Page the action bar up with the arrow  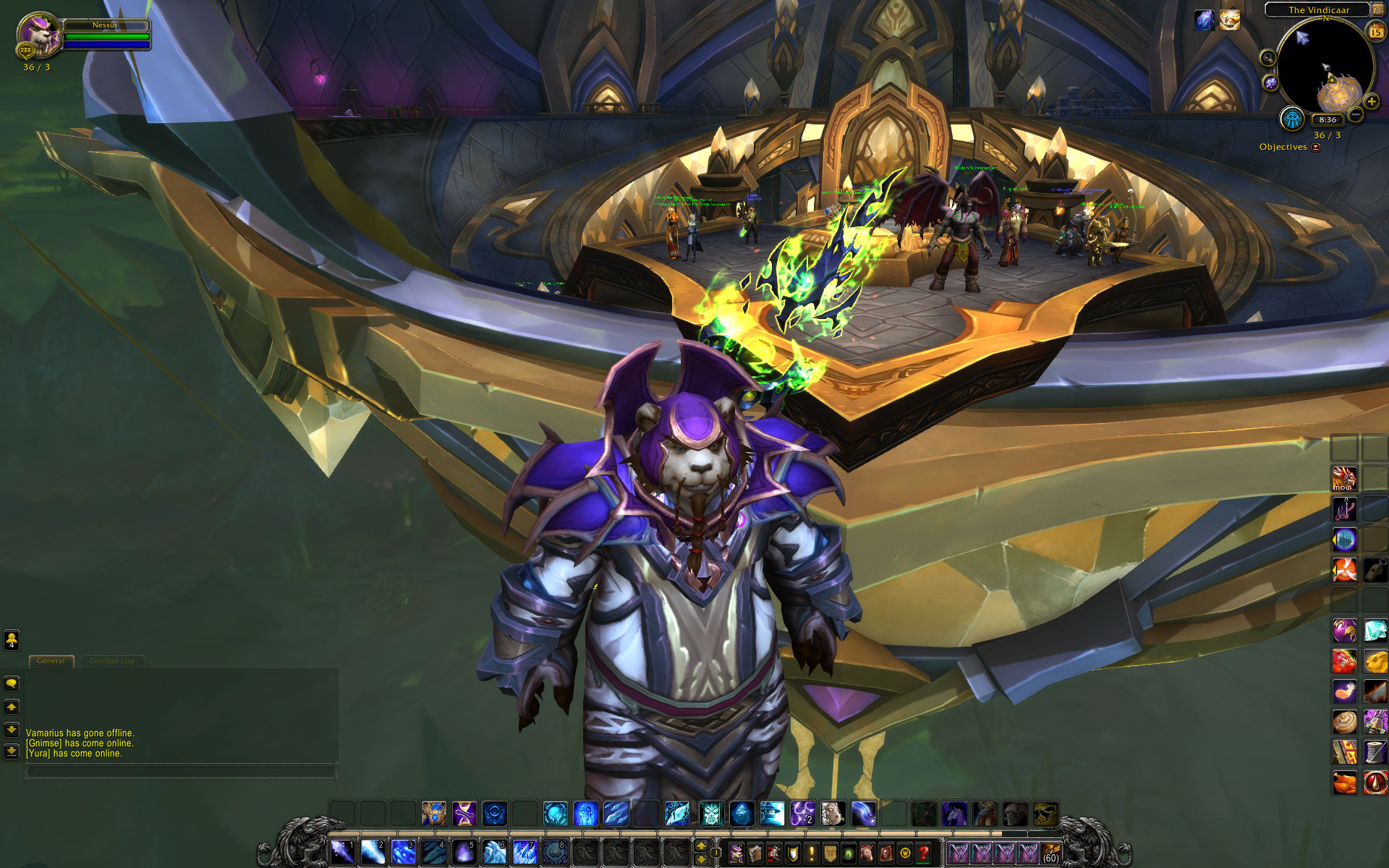[x=700, y=845]
